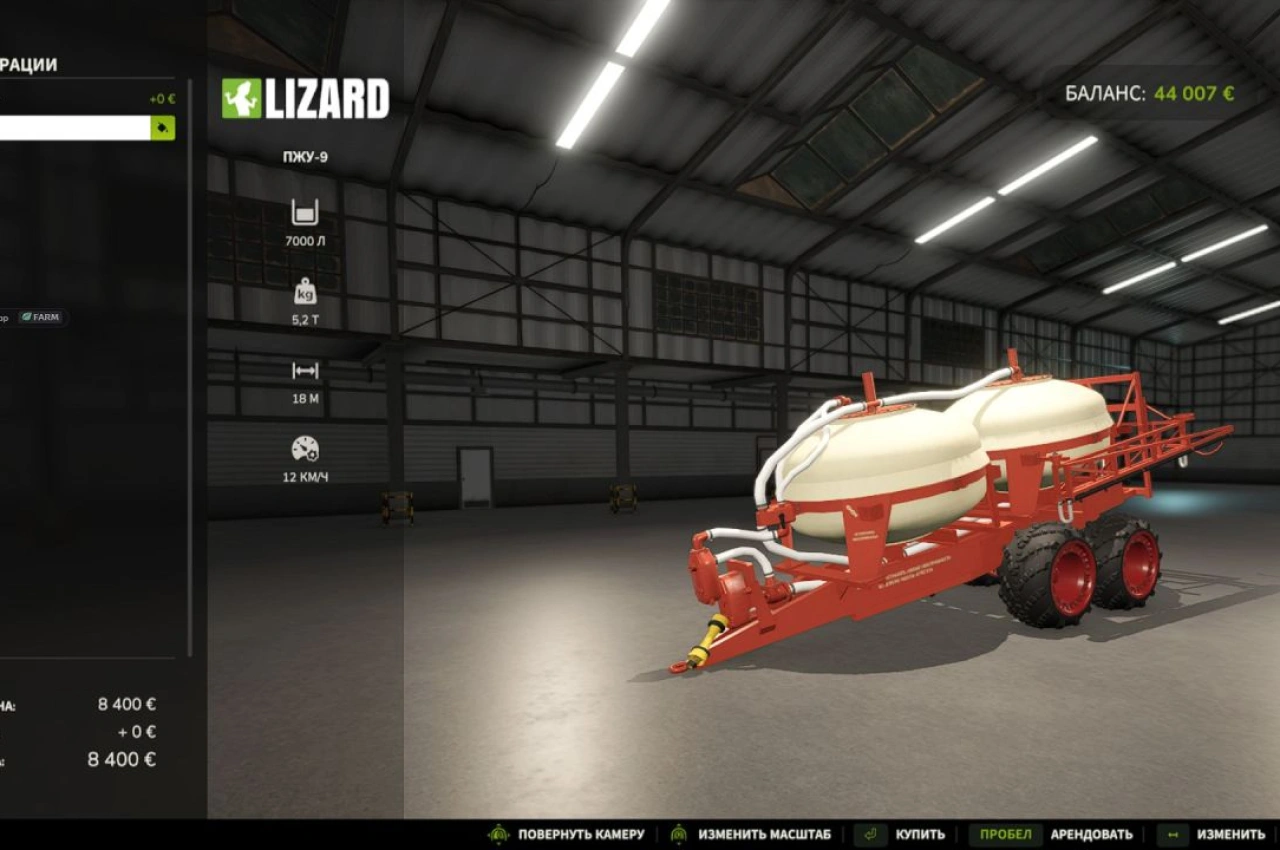Click «ИЗМЕНИТЬ МАСШТАБ» in the bottom bar
Viewport: 1280px width, 850px height.
pyautogui.click(x=765, y=833)
